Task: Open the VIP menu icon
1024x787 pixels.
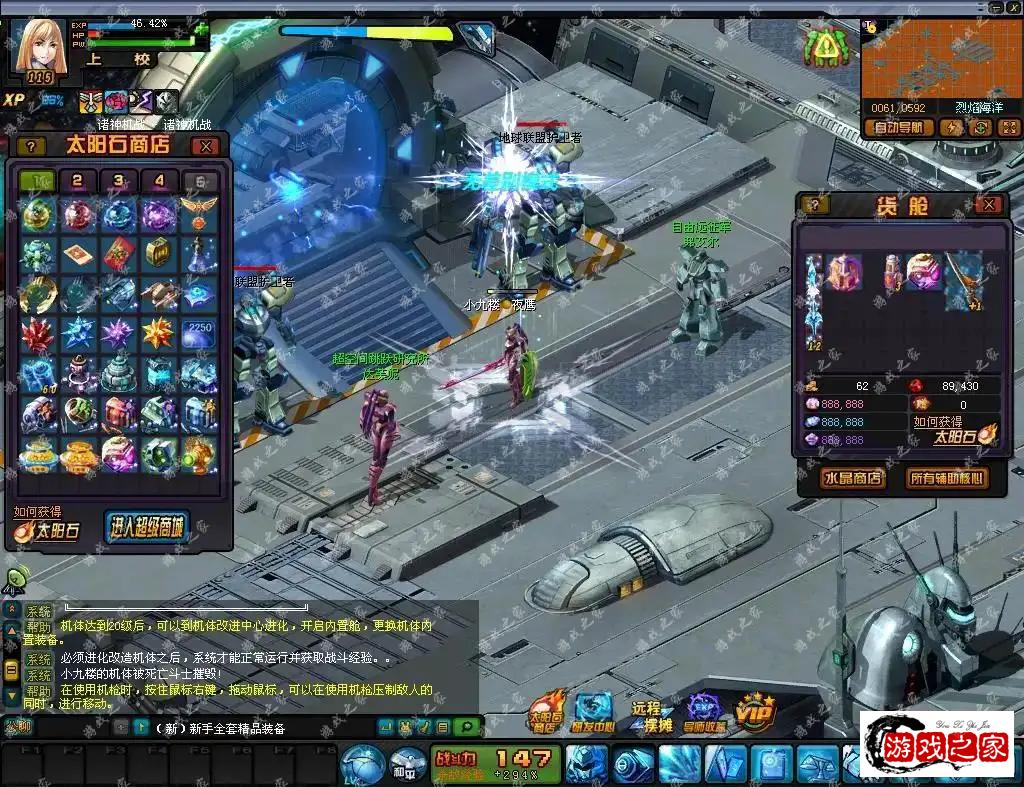Action: [756, 710]
